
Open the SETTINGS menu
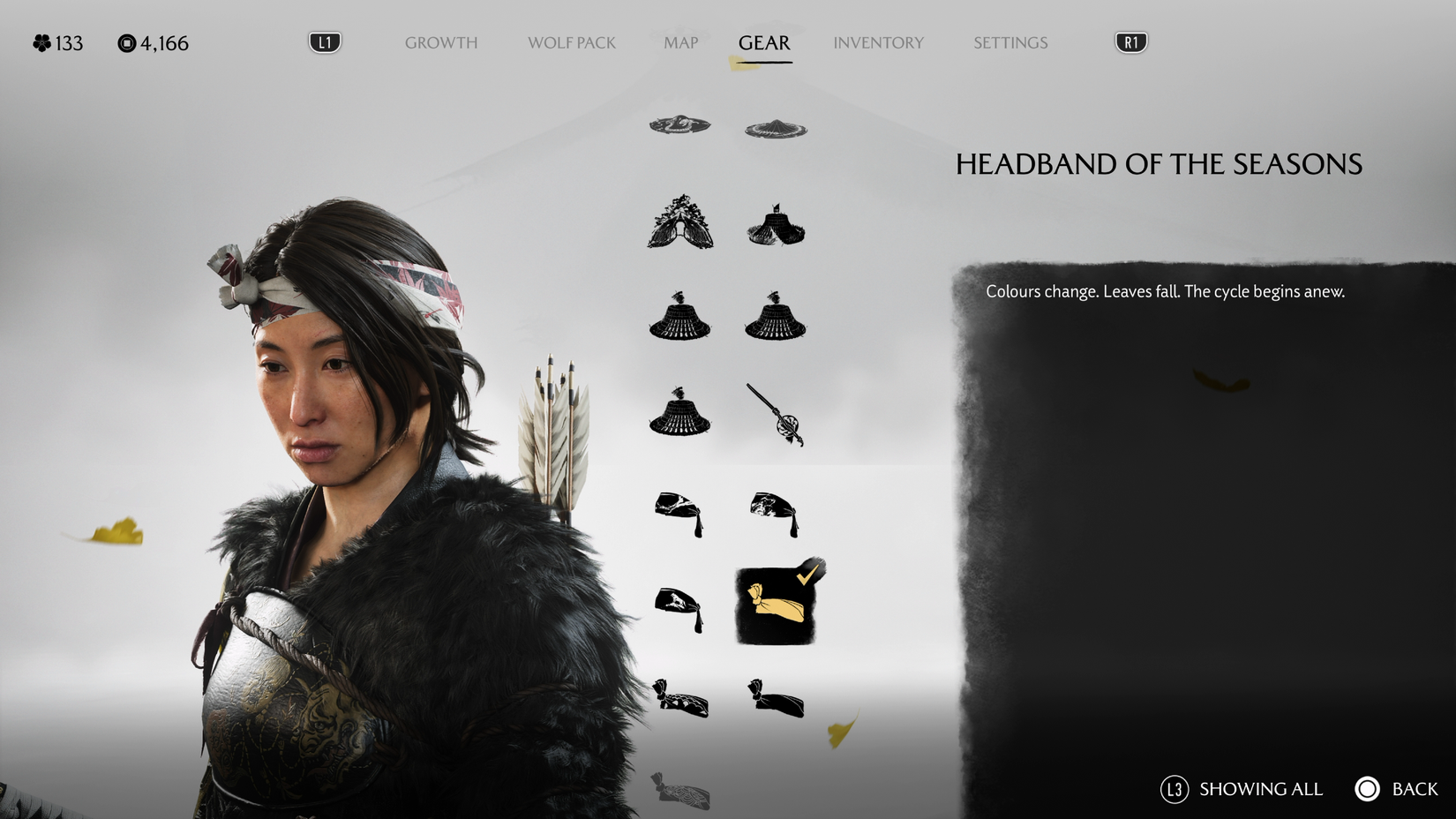1009,41
